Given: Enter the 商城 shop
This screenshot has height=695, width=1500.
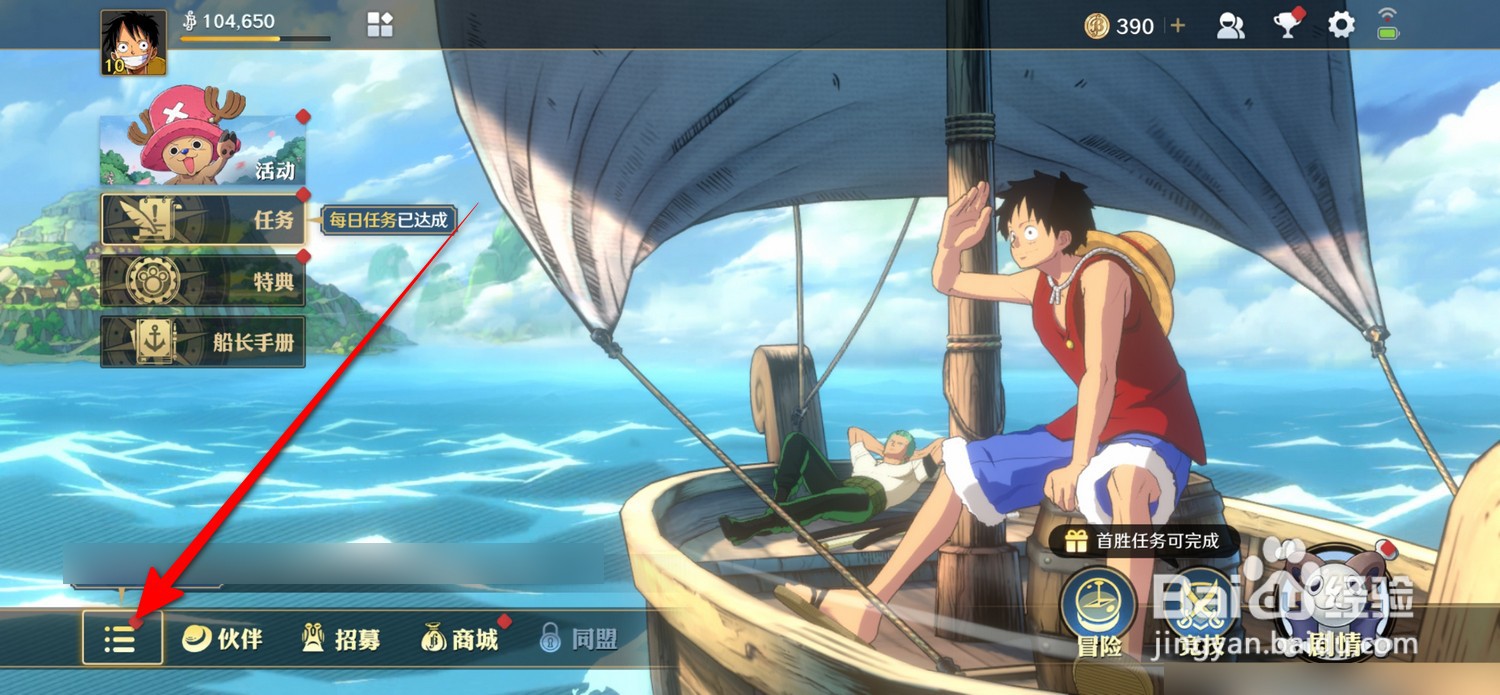Looking at the screenshot, I should pos(460,639).
